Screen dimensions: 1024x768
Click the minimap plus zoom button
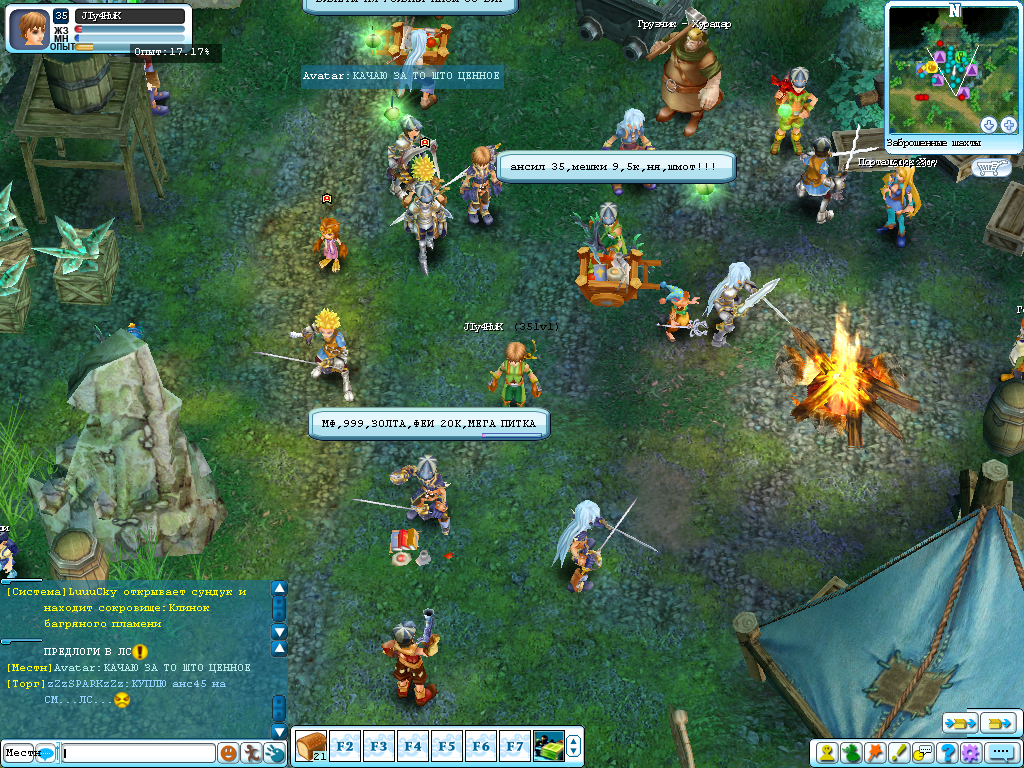[1008, 125]
